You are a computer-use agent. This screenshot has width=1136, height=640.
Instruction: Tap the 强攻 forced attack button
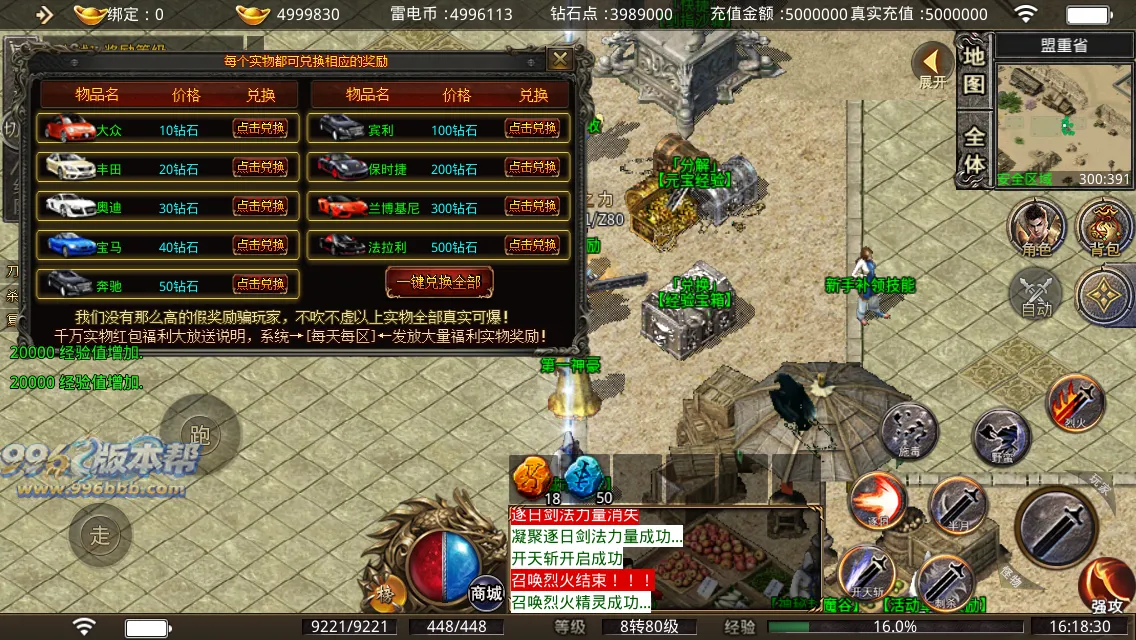click(1106, 588)
